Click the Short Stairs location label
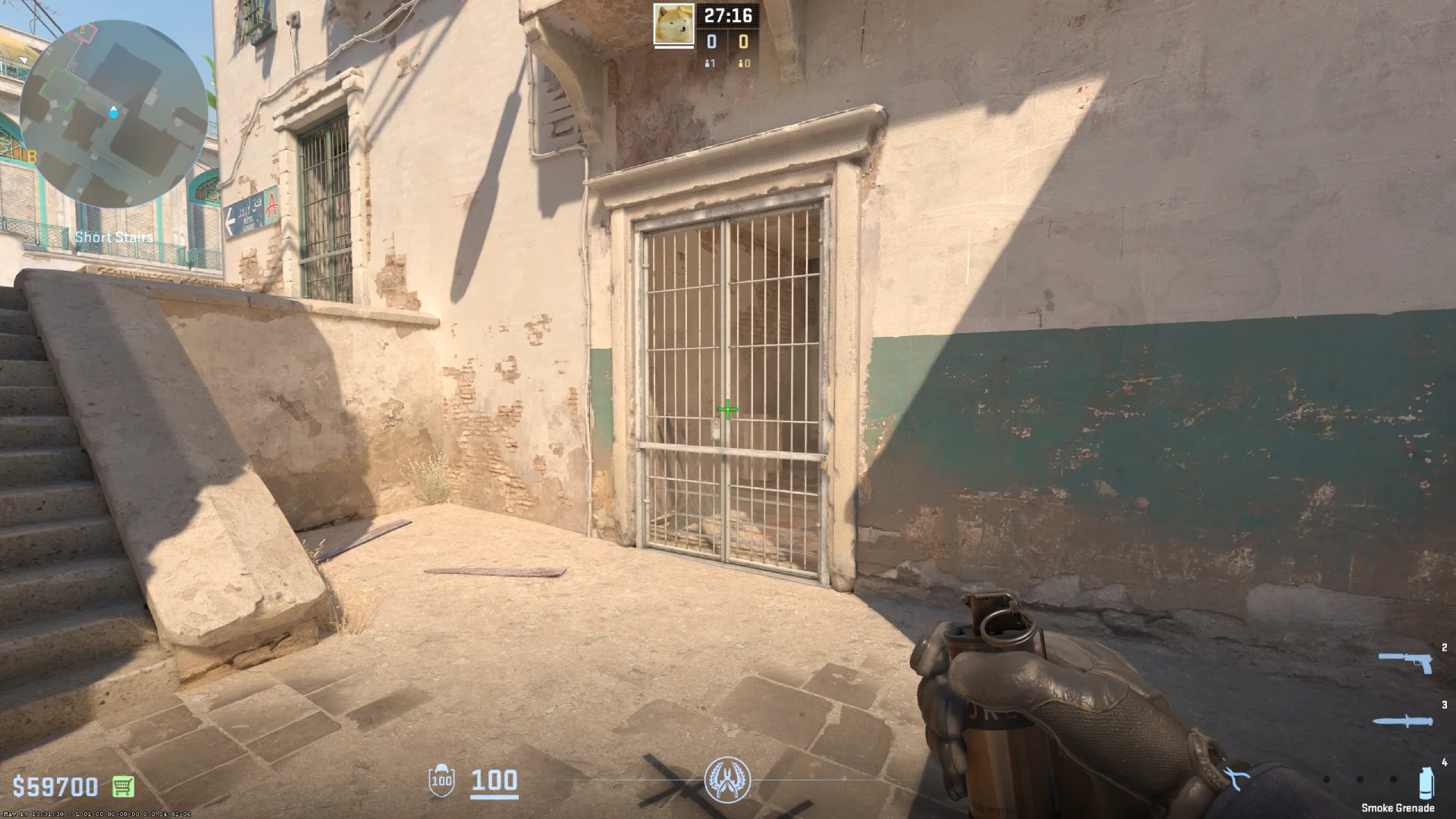The image size is (1456, 819). [x=112, y=237]
